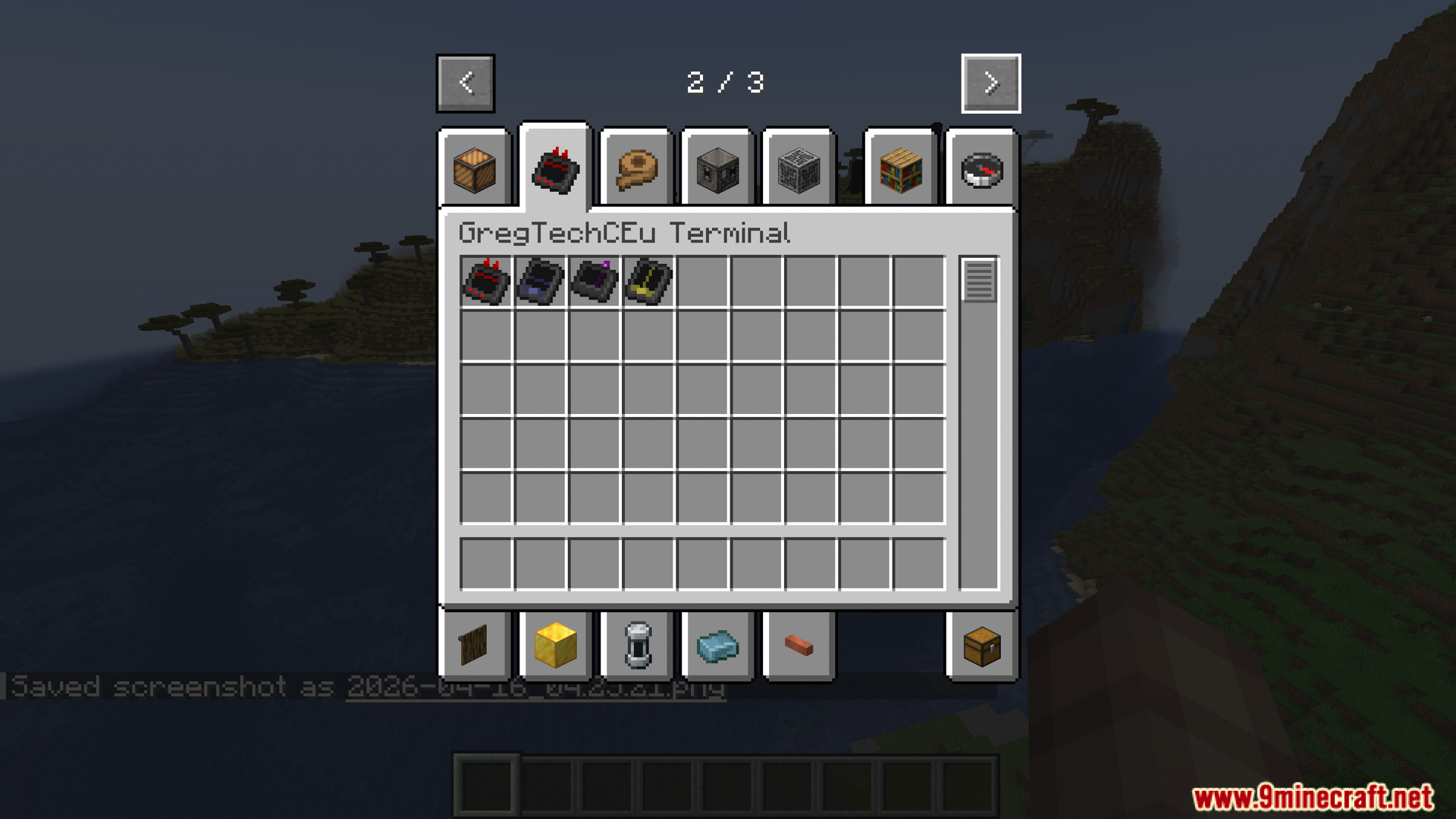This screenshot has height=819, width=1456.
Task: Select the light blue ingot tab
Action: pyautogui.click(x=717, y=645)
